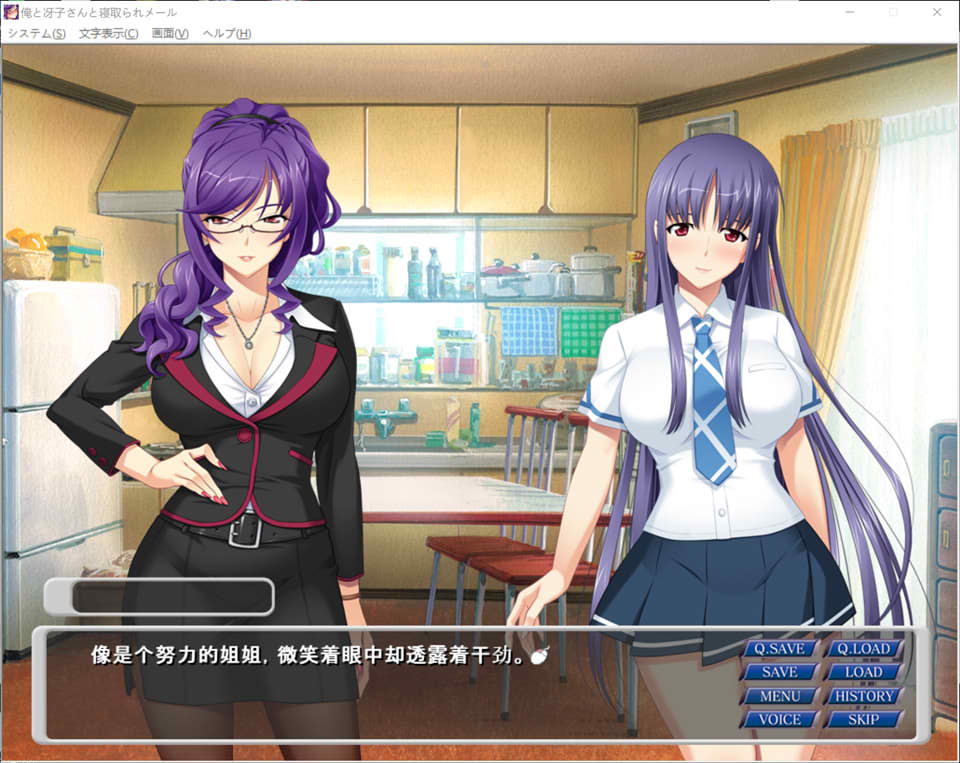
Task: Click the Q.SAVE button
Action: pos(780,649)
